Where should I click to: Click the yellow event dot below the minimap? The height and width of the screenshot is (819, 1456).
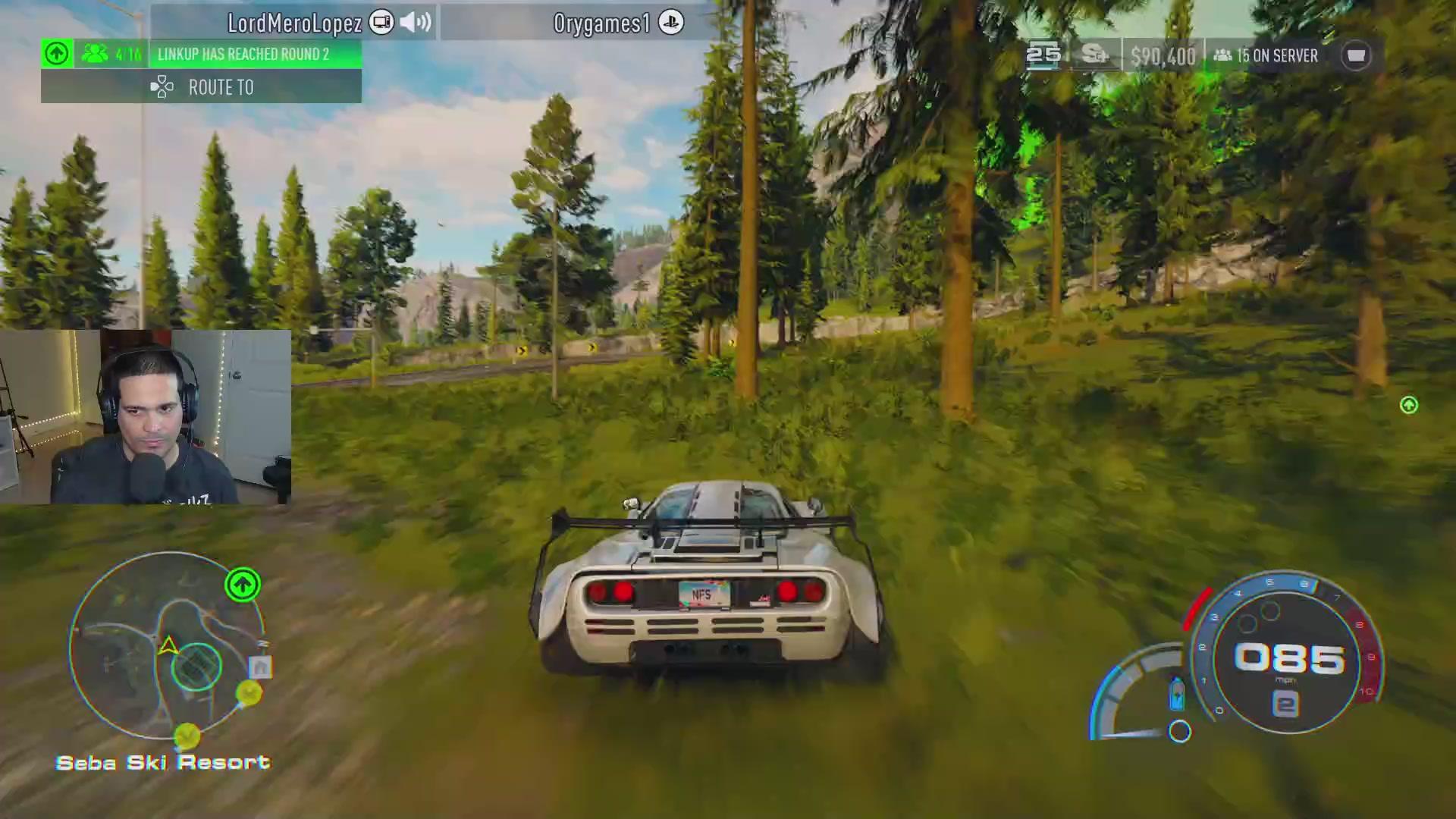(x=187, y=734)
